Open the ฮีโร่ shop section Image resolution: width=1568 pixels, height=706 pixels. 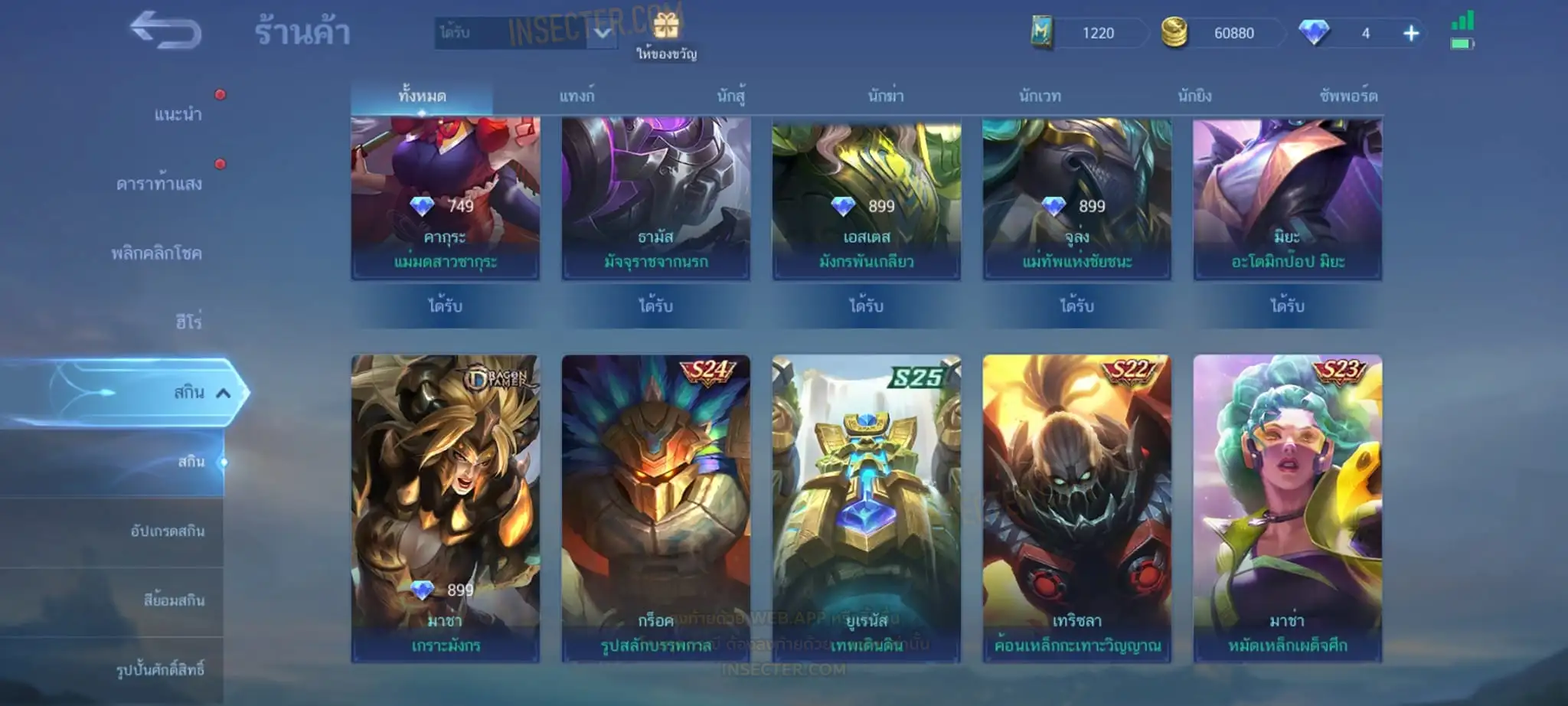coord(188,322)
